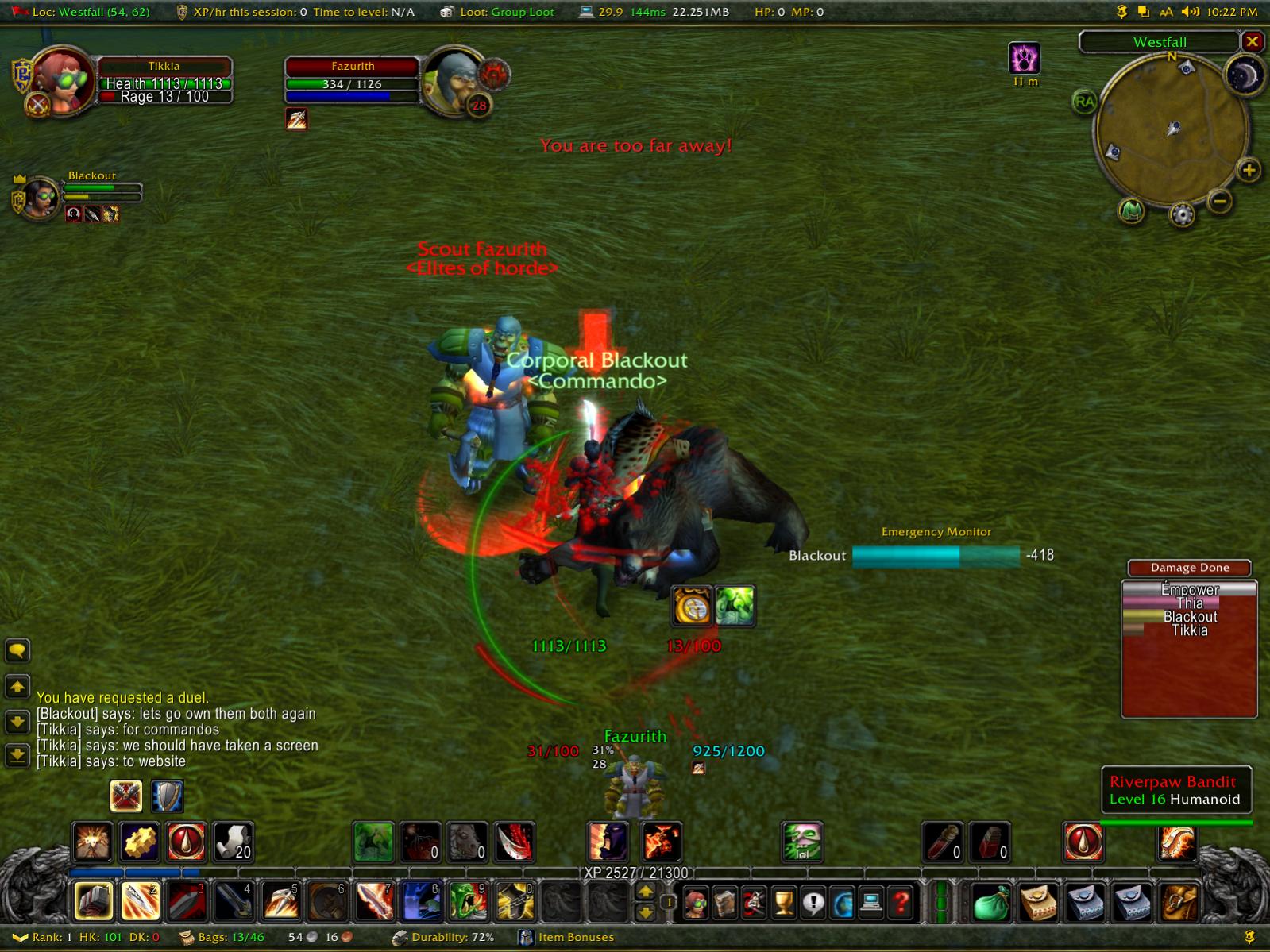Open the brown leather backpack
This screenshot has width=1270, height=952.
click(x=1179, y=903)
